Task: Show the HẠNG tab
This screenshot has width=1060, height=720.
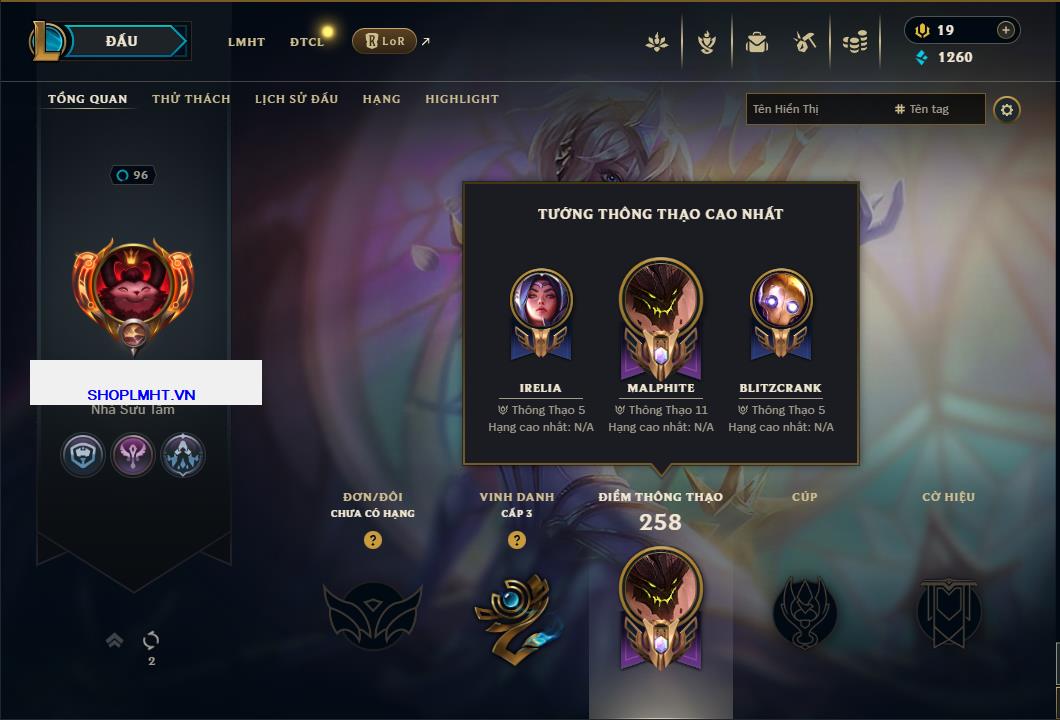Action: pyautogui.click(x=381, y=99)
